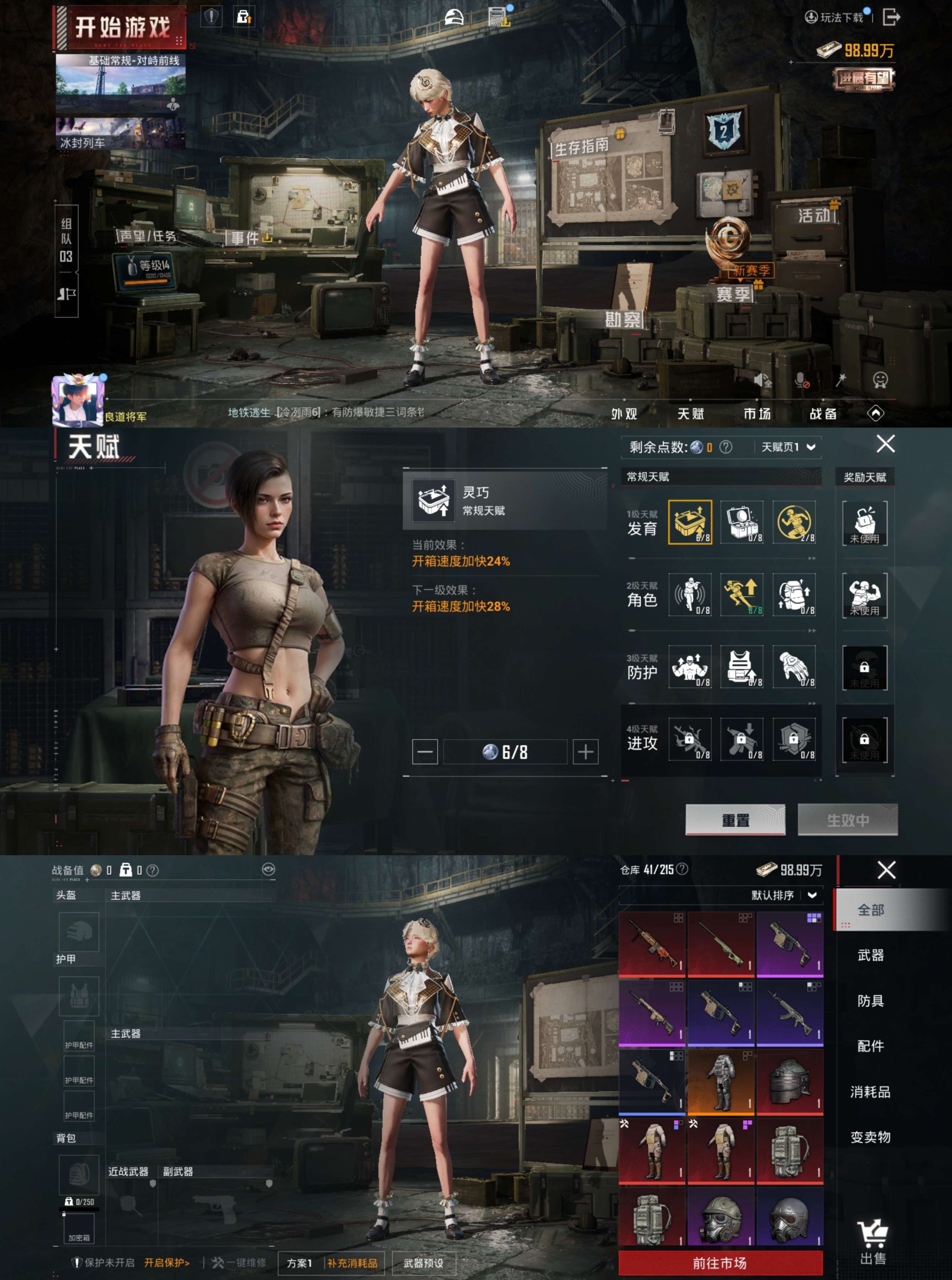Reset talents with 重置 button

[x=735, y=819]
